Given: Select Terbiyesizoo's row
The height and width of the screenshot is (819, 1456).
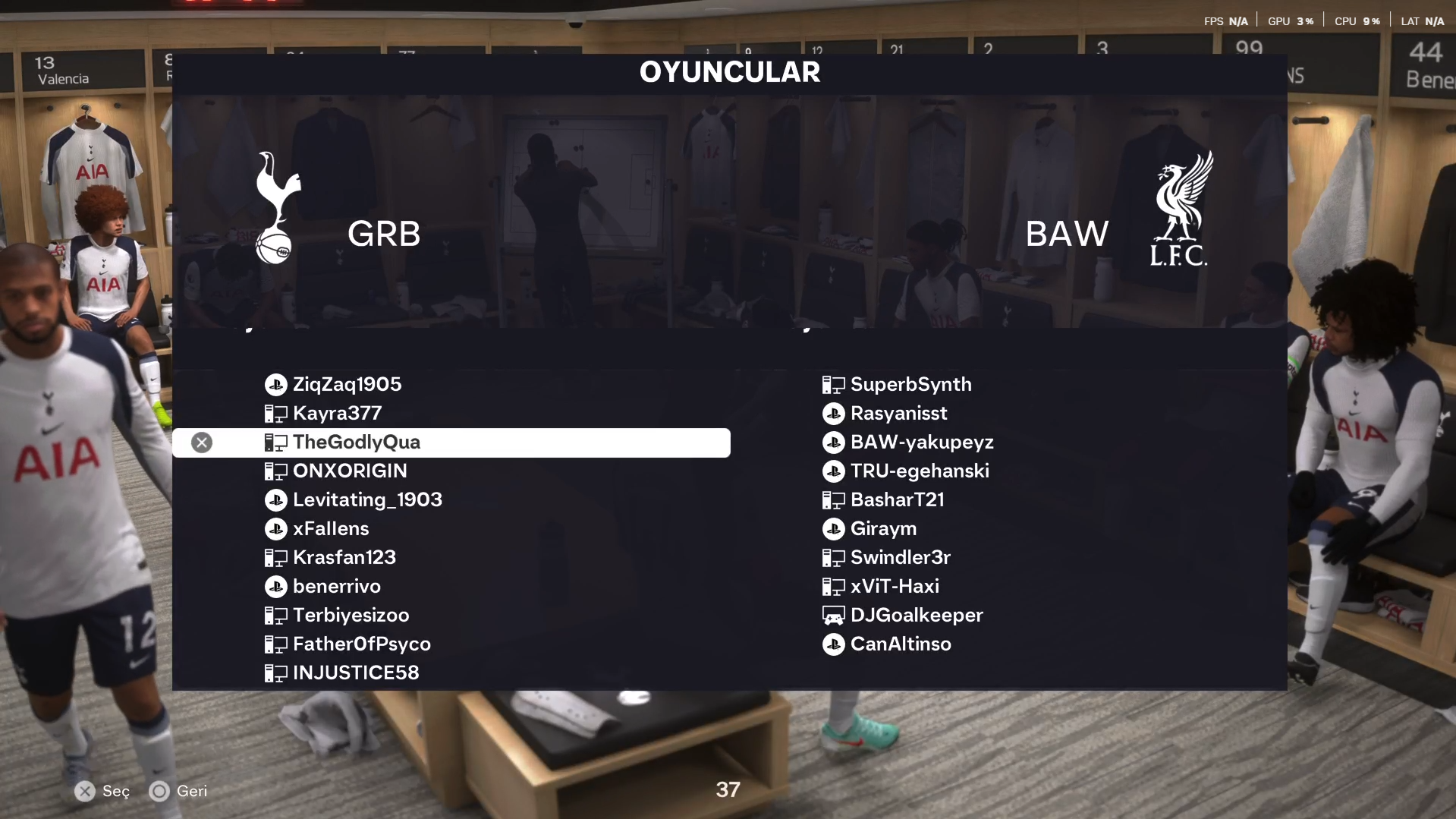Looking at the screenshot, I should [351, 616].
